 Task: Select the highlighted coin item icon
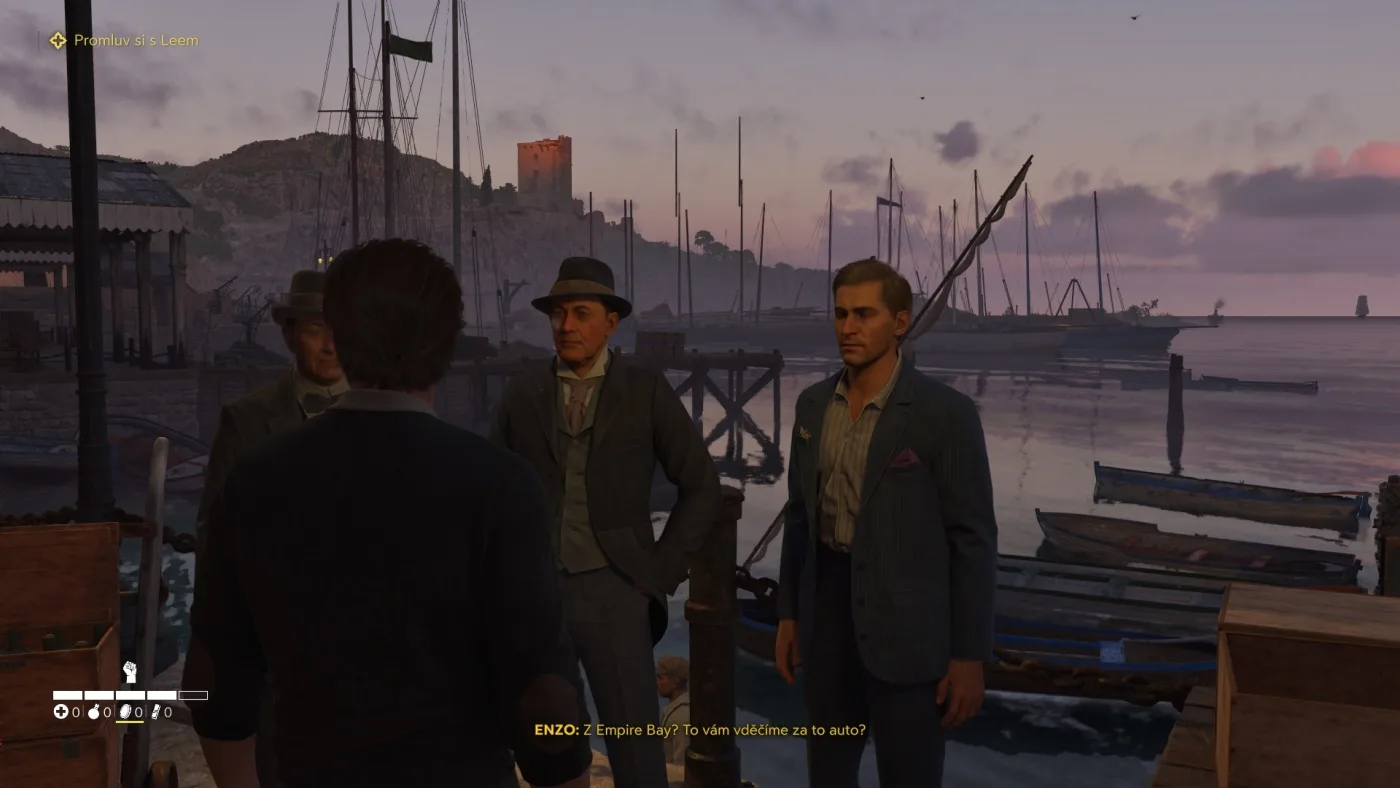point(125,712)
